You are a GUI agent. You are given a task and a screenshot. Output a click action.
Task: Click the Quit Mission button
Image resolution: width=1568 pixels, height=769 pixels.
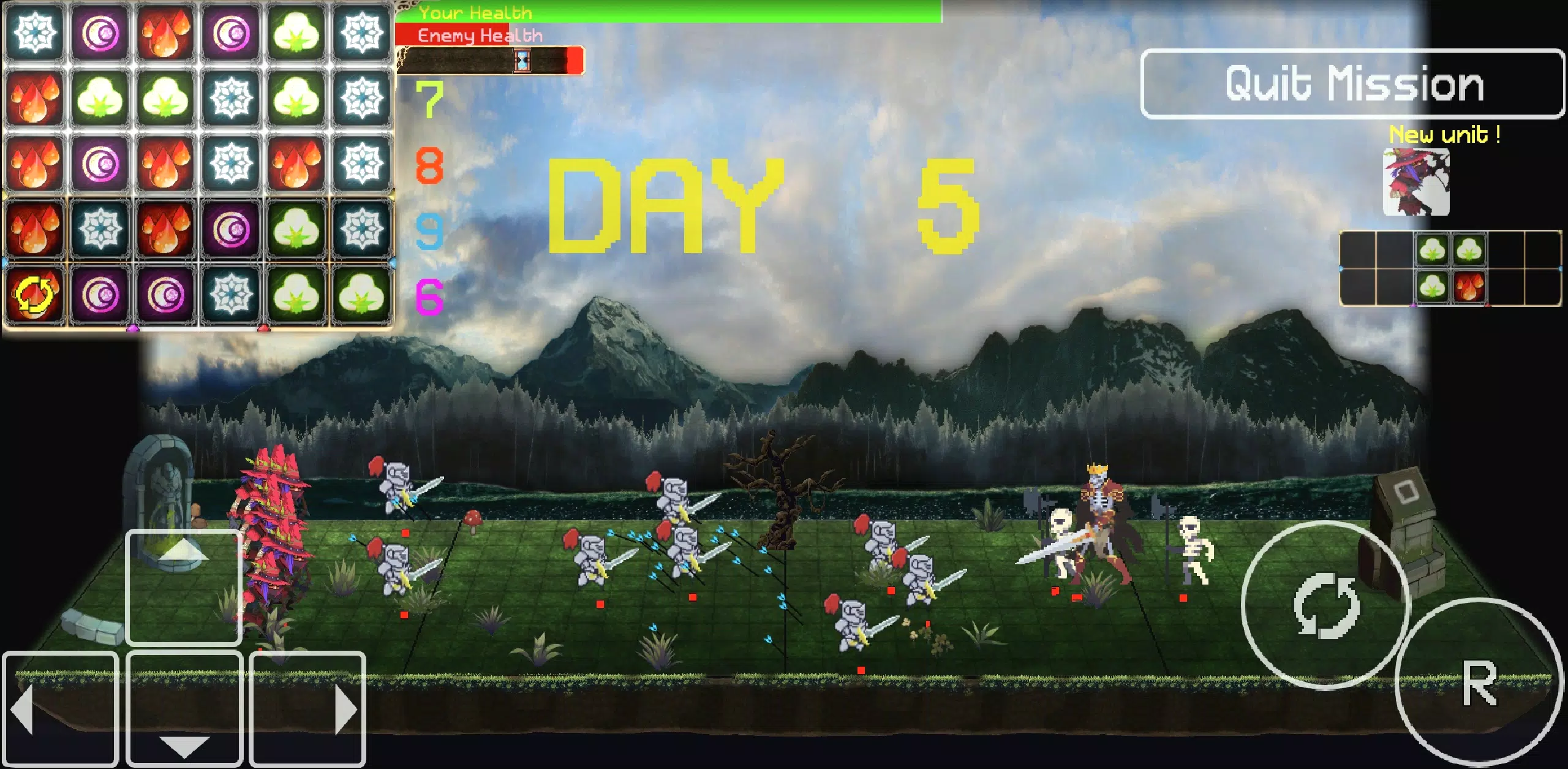coord(1351,84)
